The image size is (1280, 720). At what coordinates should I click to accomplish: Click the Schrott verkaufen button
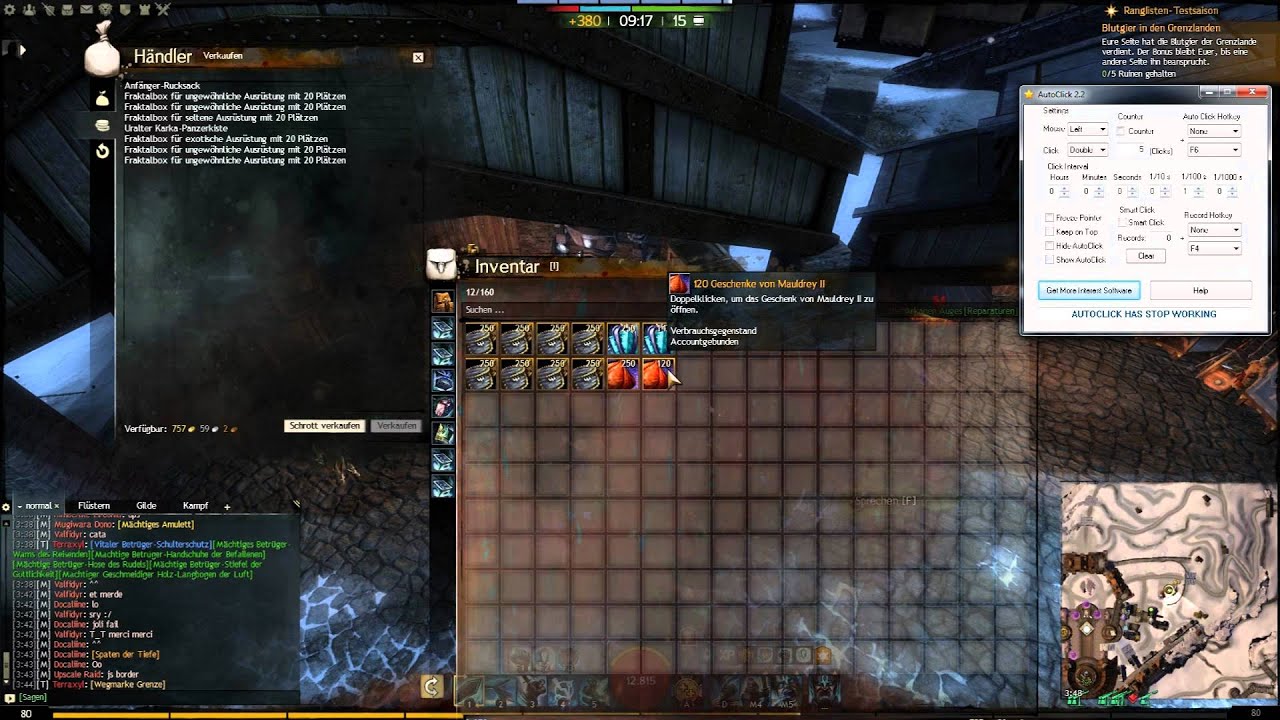[324, 425]
